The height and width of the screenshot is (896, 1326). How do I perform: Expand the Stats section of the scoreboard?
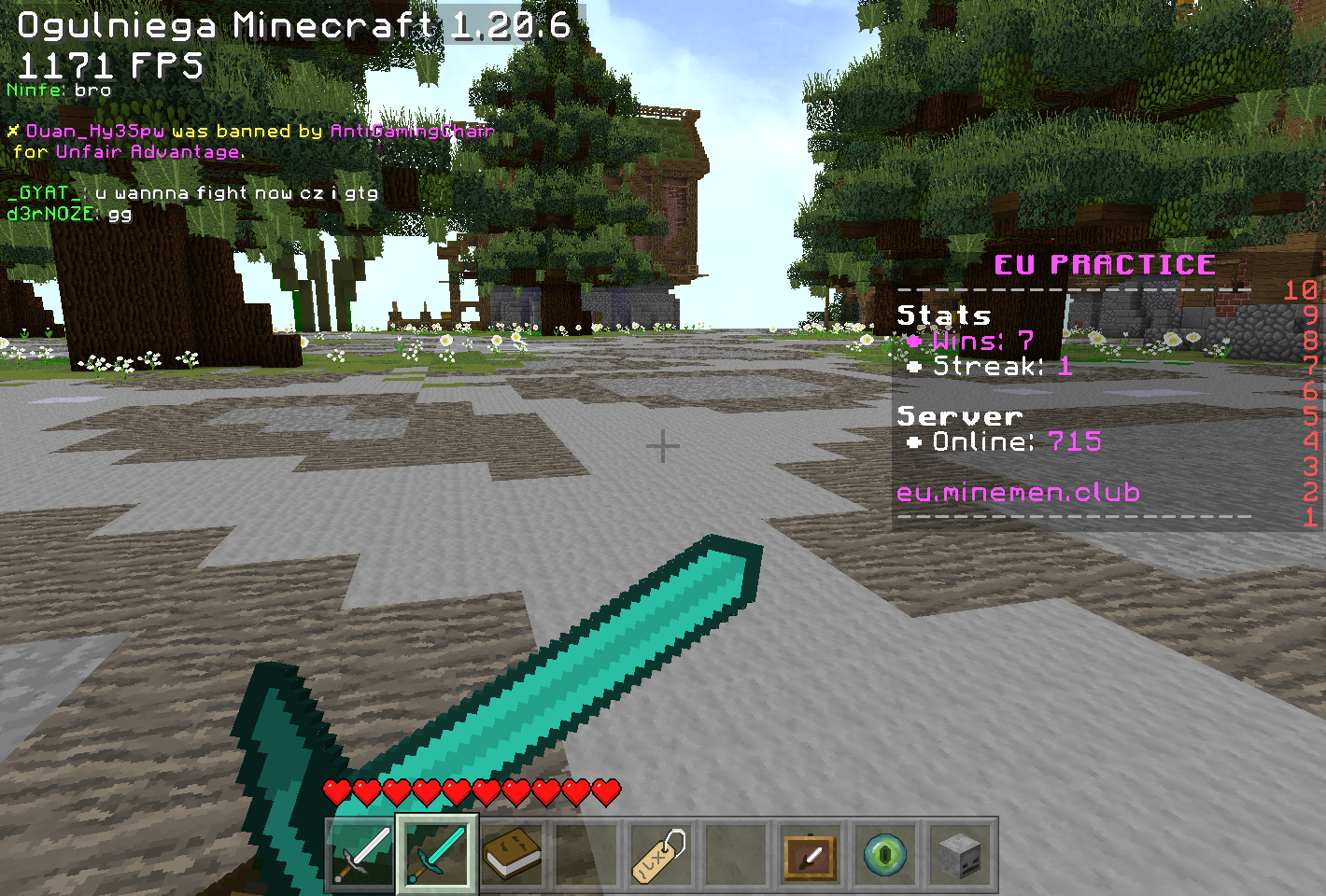point(943,315)
